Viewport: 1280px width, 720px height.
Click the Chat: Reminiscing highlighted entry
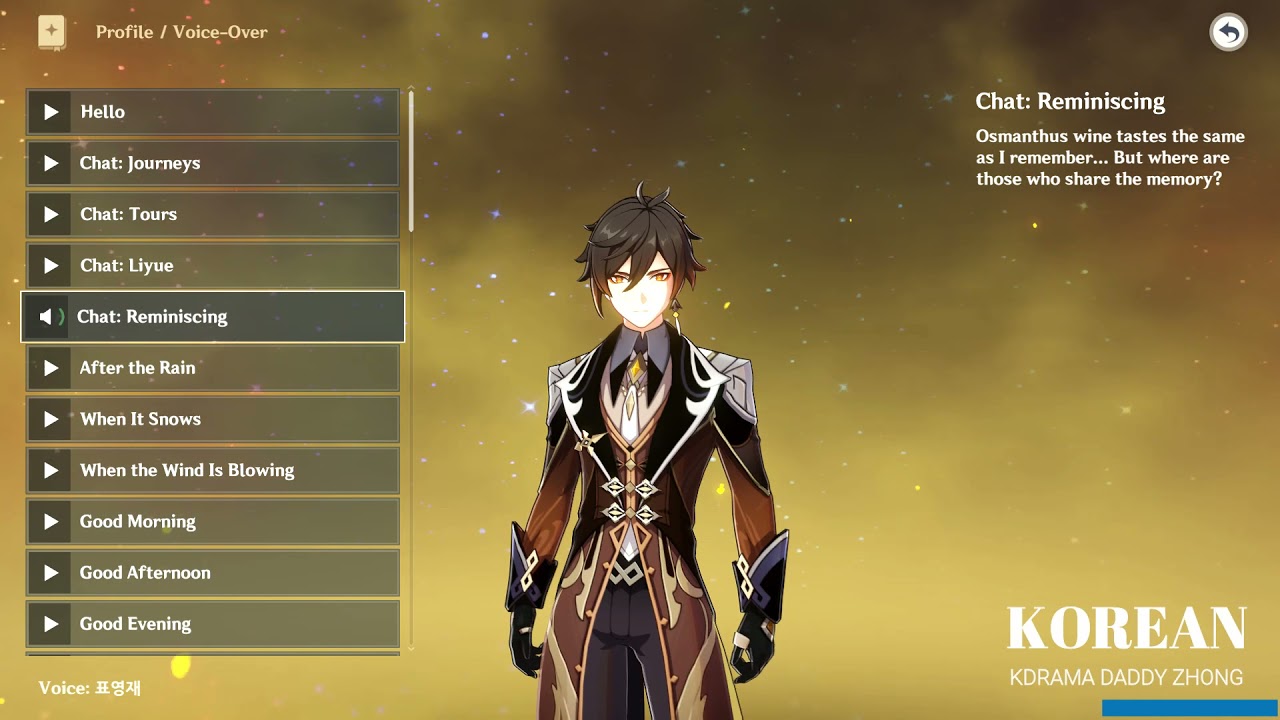tap(212, 317)
